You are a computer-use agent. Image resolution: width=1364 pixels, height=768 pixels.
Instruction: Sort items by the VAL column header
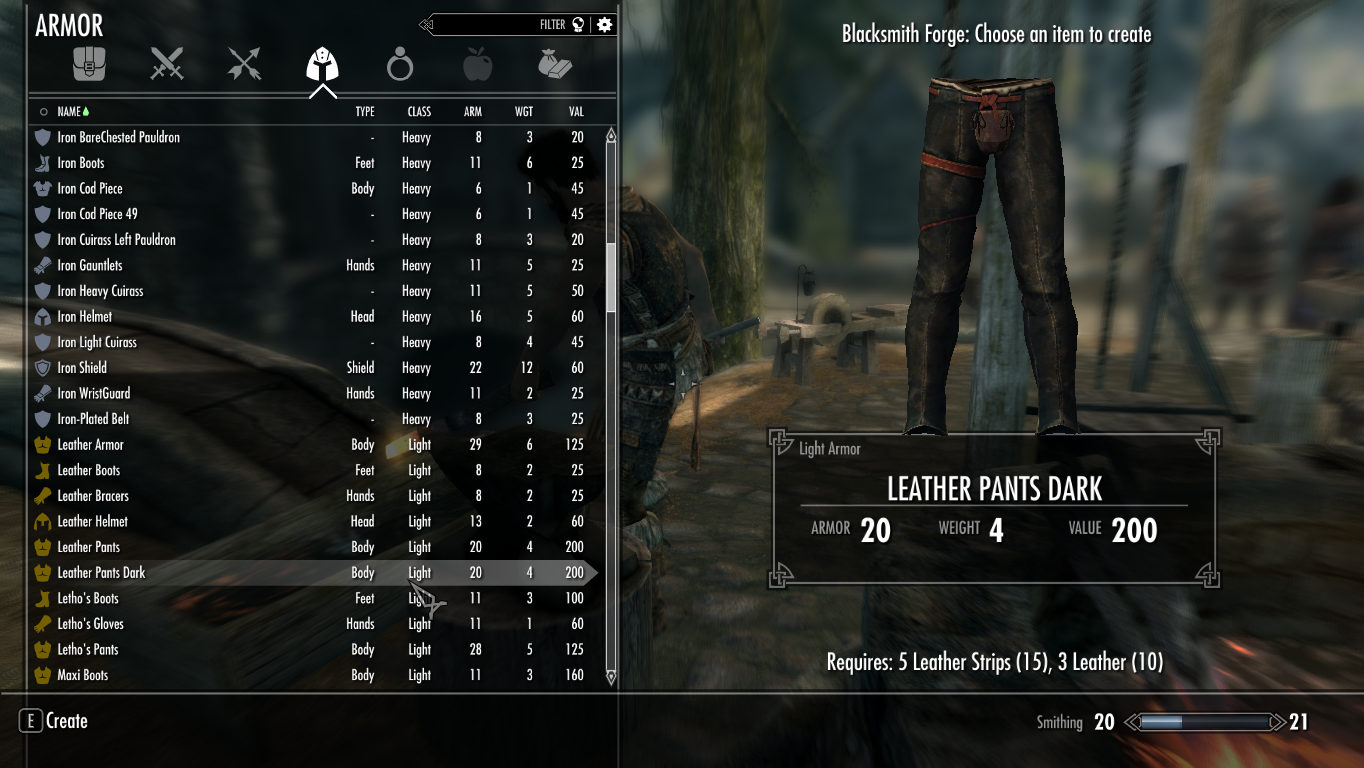(x=576, y=112)
